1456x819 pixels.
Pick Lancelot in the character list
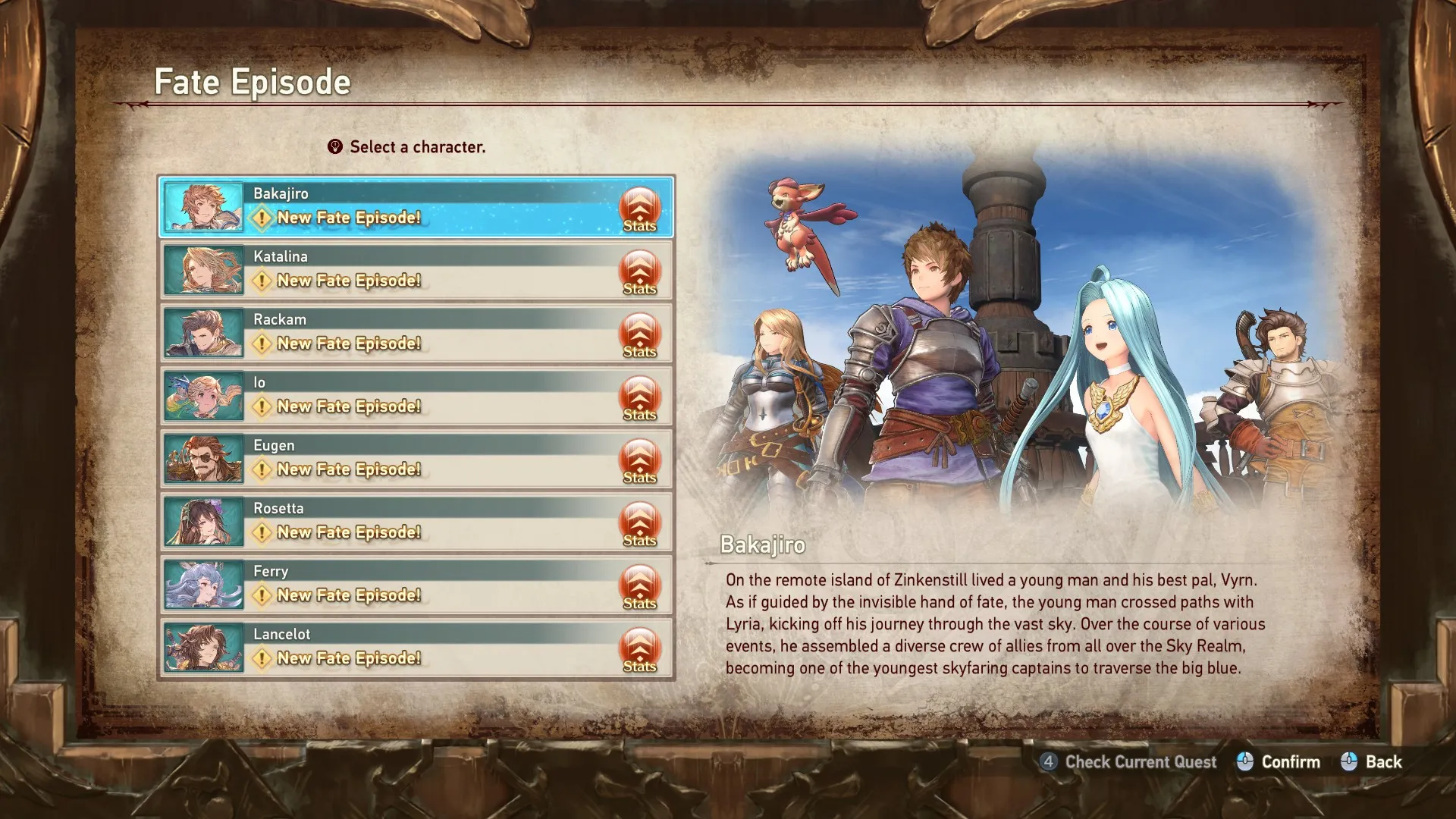[394, 647]
